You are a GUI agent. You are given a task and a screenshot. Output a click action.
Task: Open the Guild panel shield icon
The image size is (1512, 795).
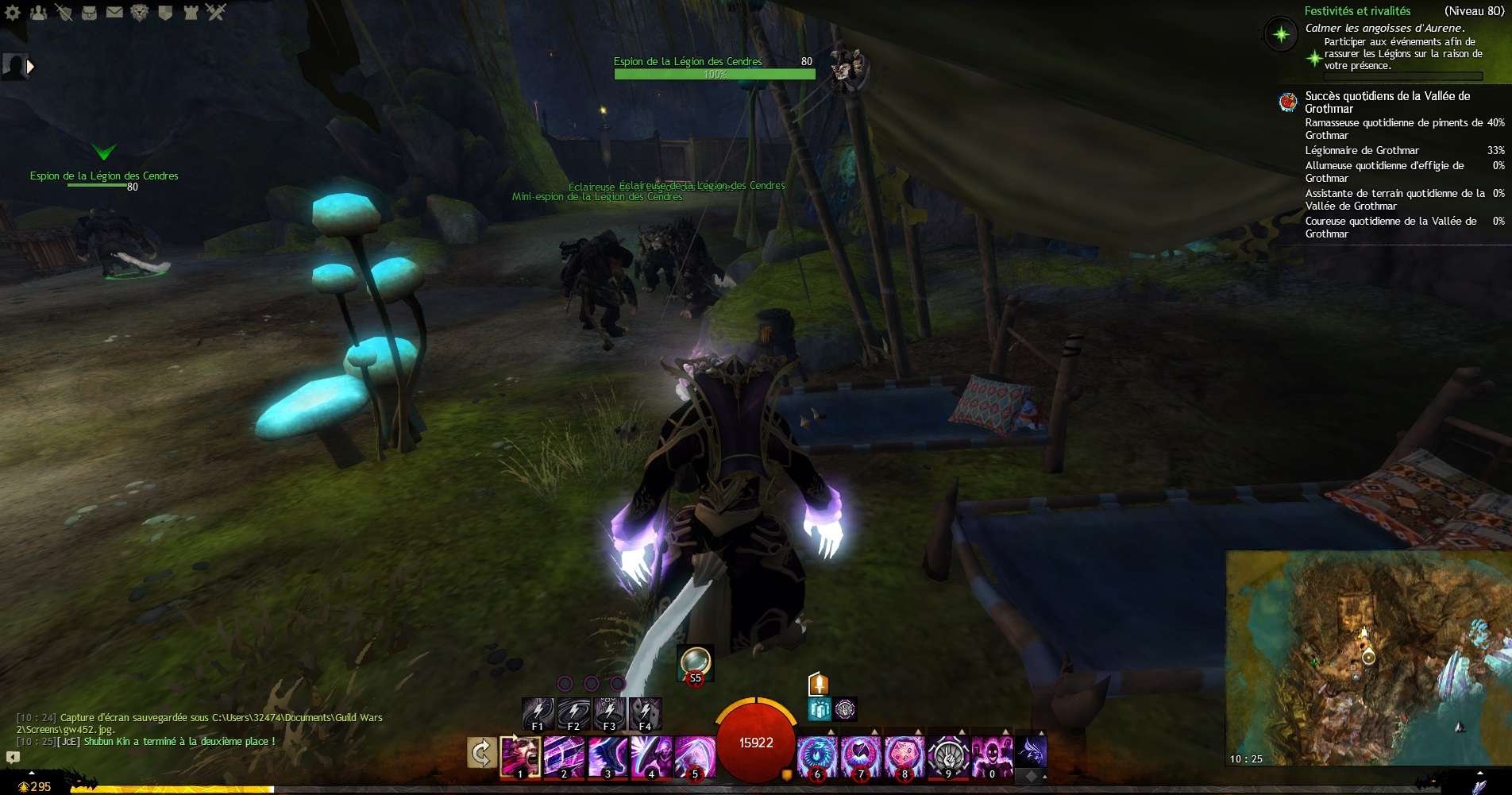coord(165,12)
